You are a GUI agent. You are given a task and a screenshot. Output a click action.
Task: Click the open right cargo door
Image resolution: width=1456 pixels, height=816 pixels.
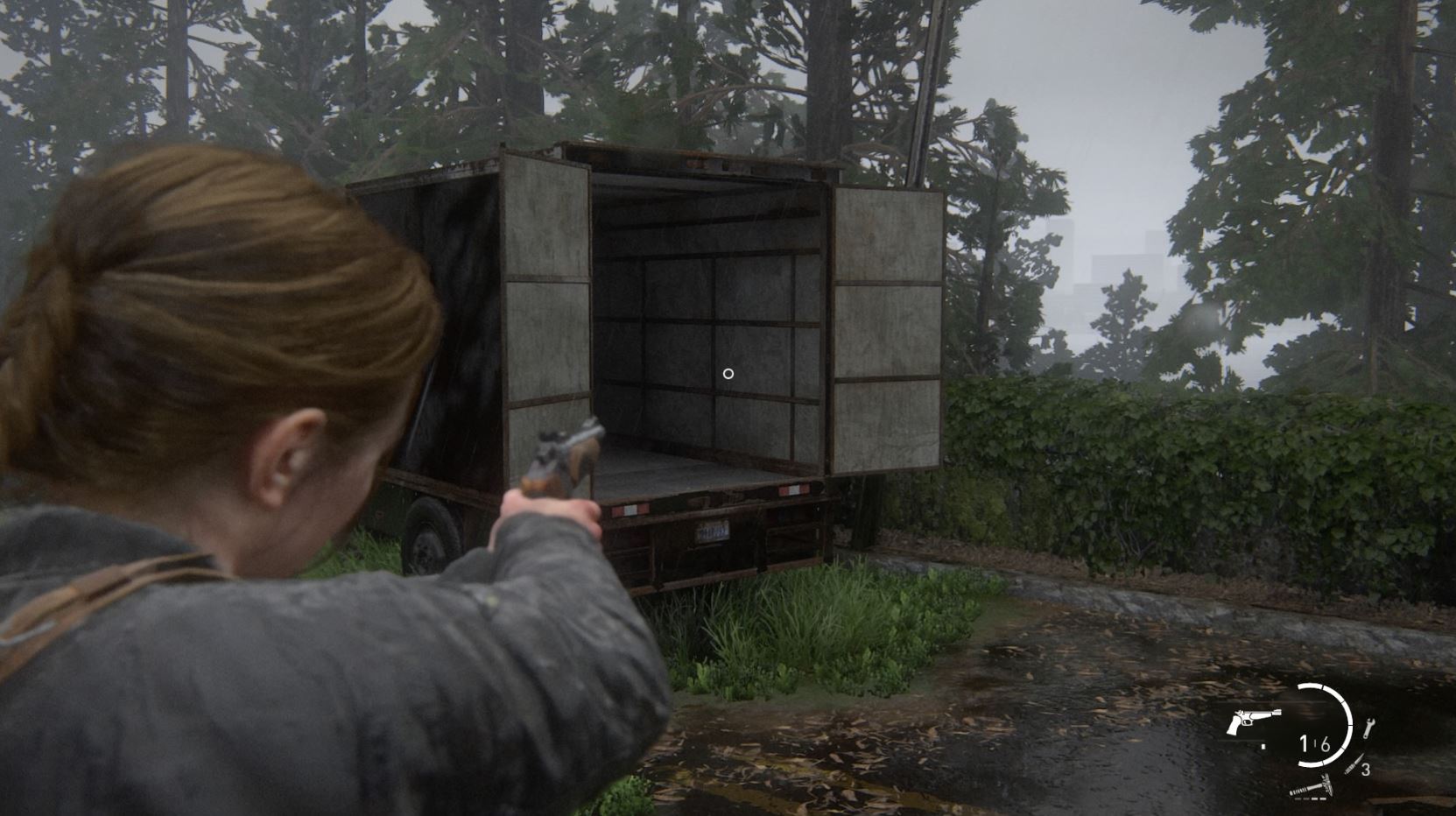tap(884, 333)
